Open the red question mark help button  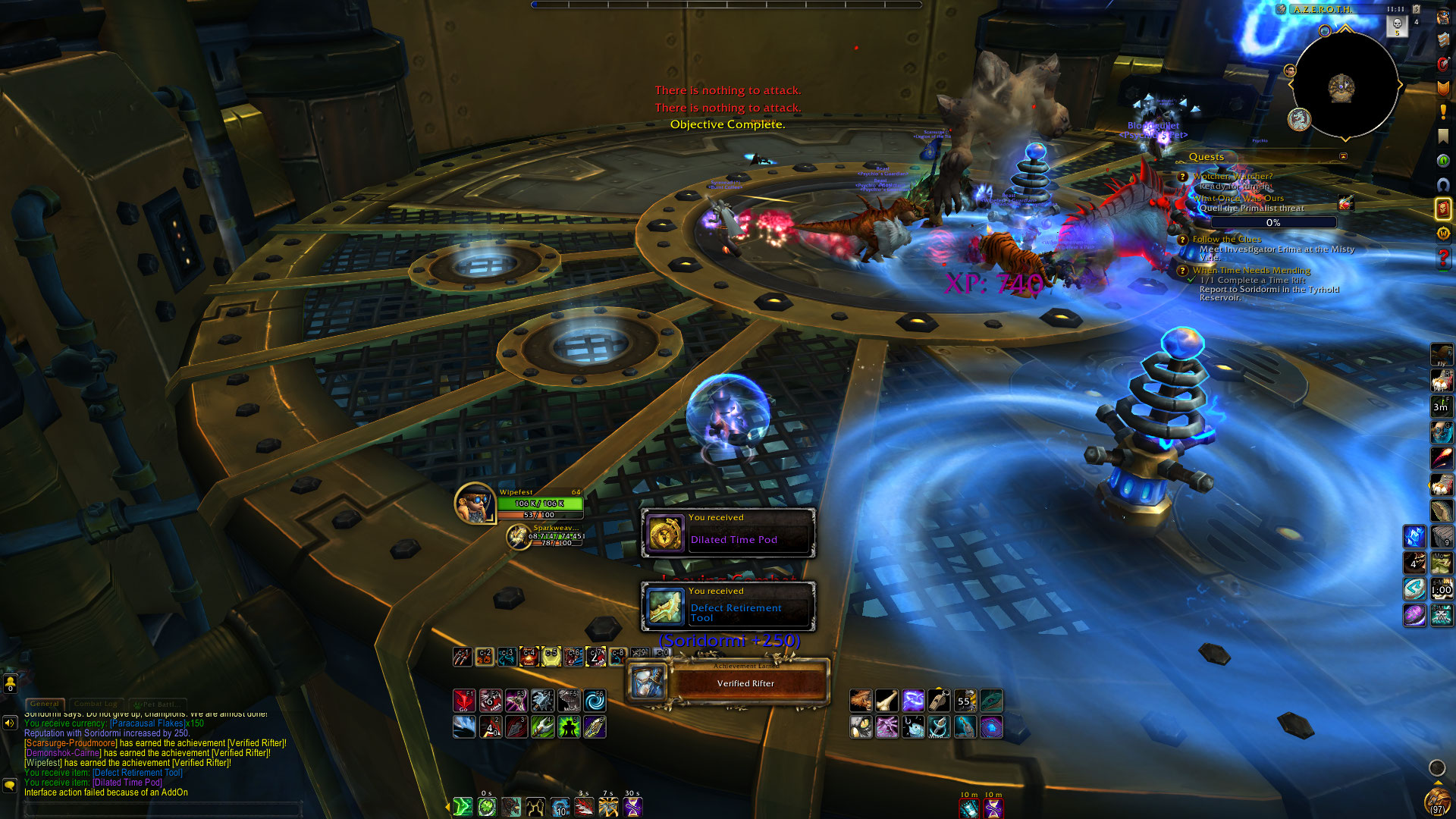1443,258
